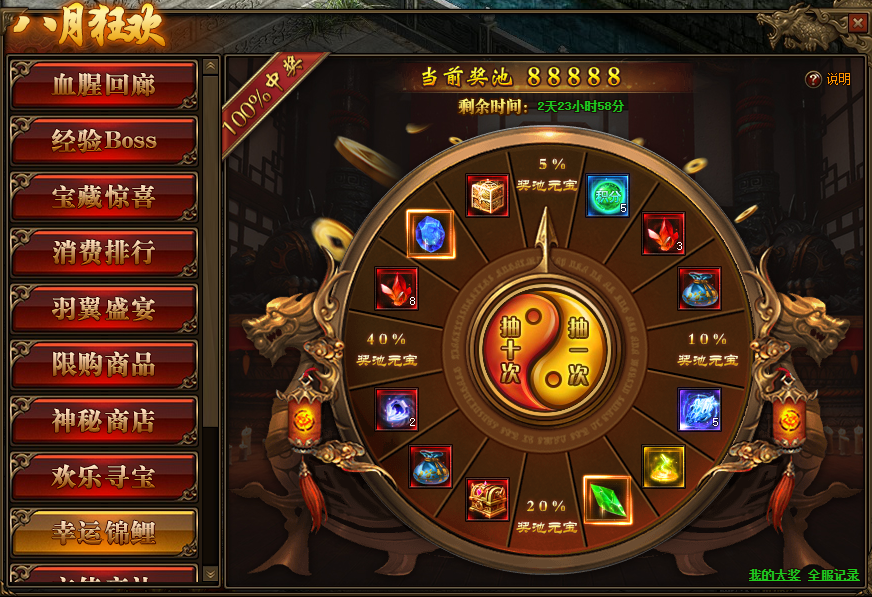Click the golden treasure chest prize icon
872x597 pixels.
(488, 196)
